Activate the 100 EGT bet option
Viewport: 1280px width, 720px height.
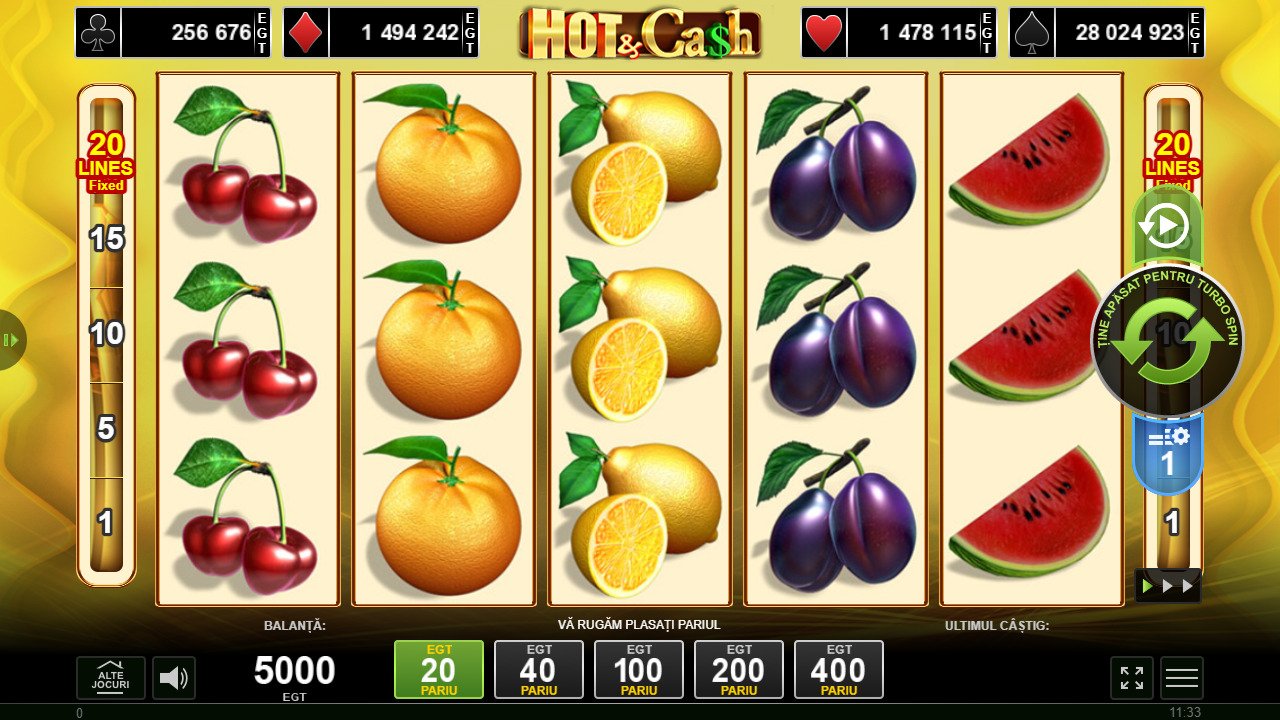639,669
